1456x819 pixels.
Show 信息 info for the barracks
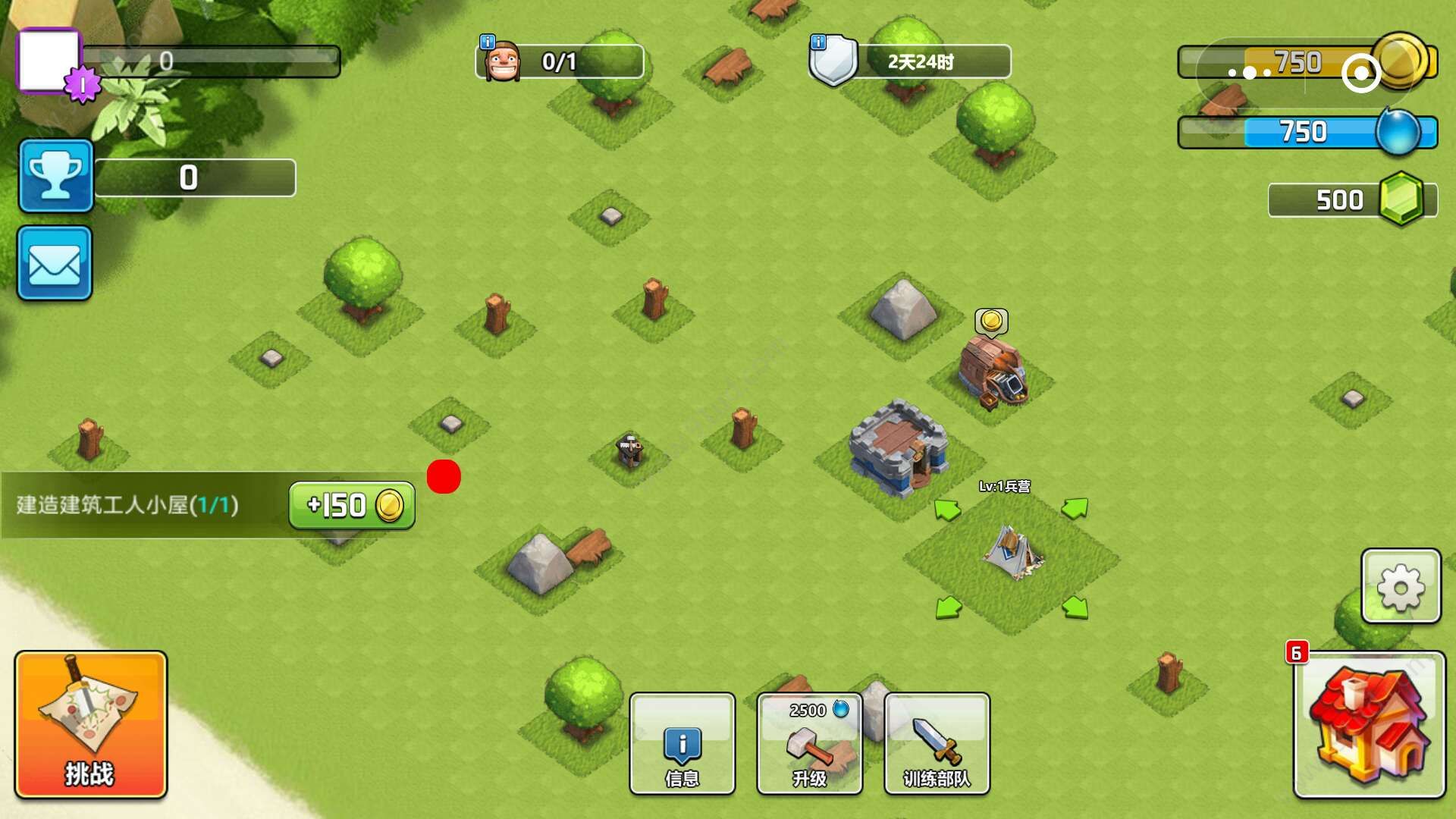[682, 744]
